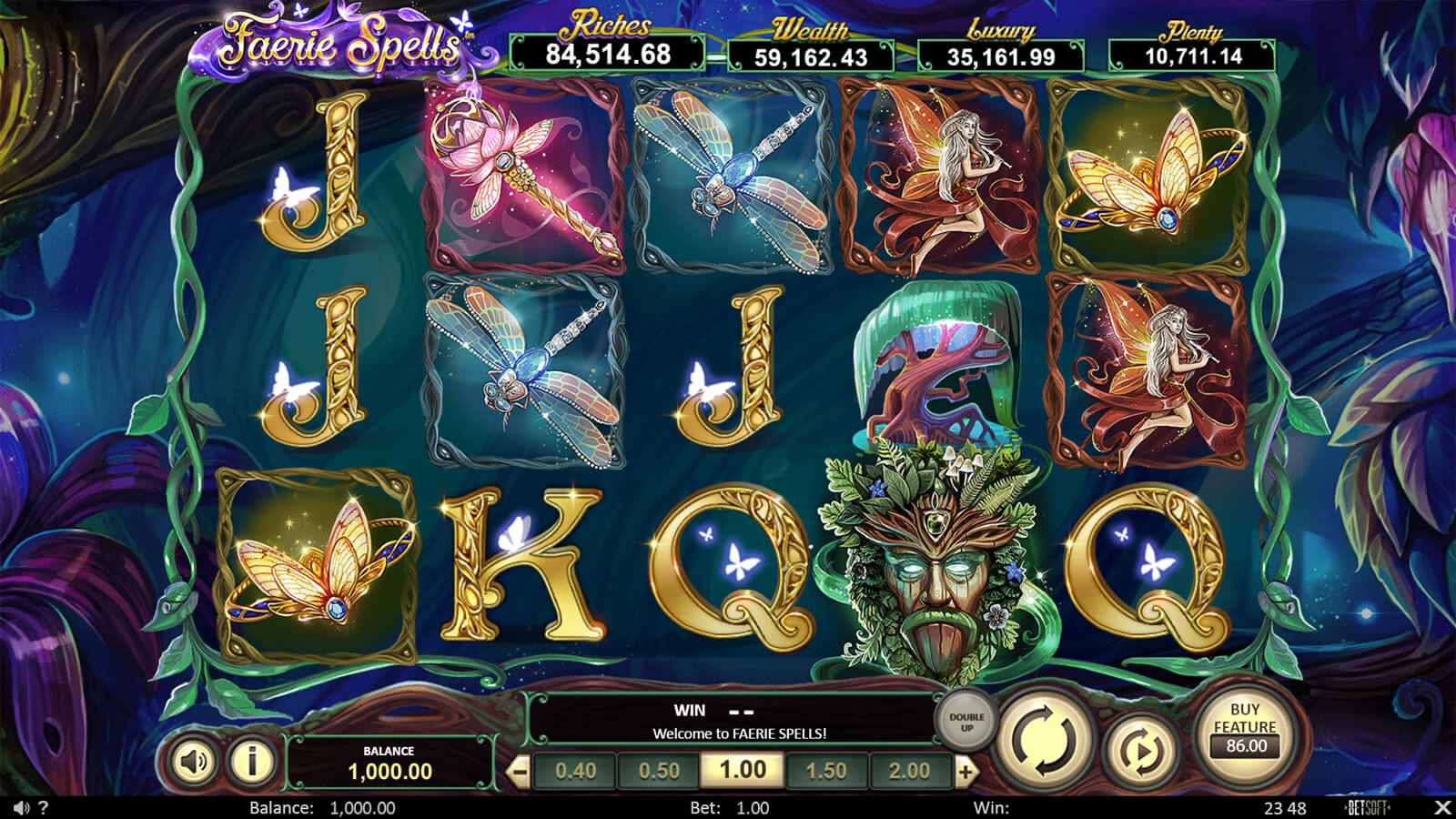Open help via the question mark icon
The image size is (1456, 819).
click(44, 808)
